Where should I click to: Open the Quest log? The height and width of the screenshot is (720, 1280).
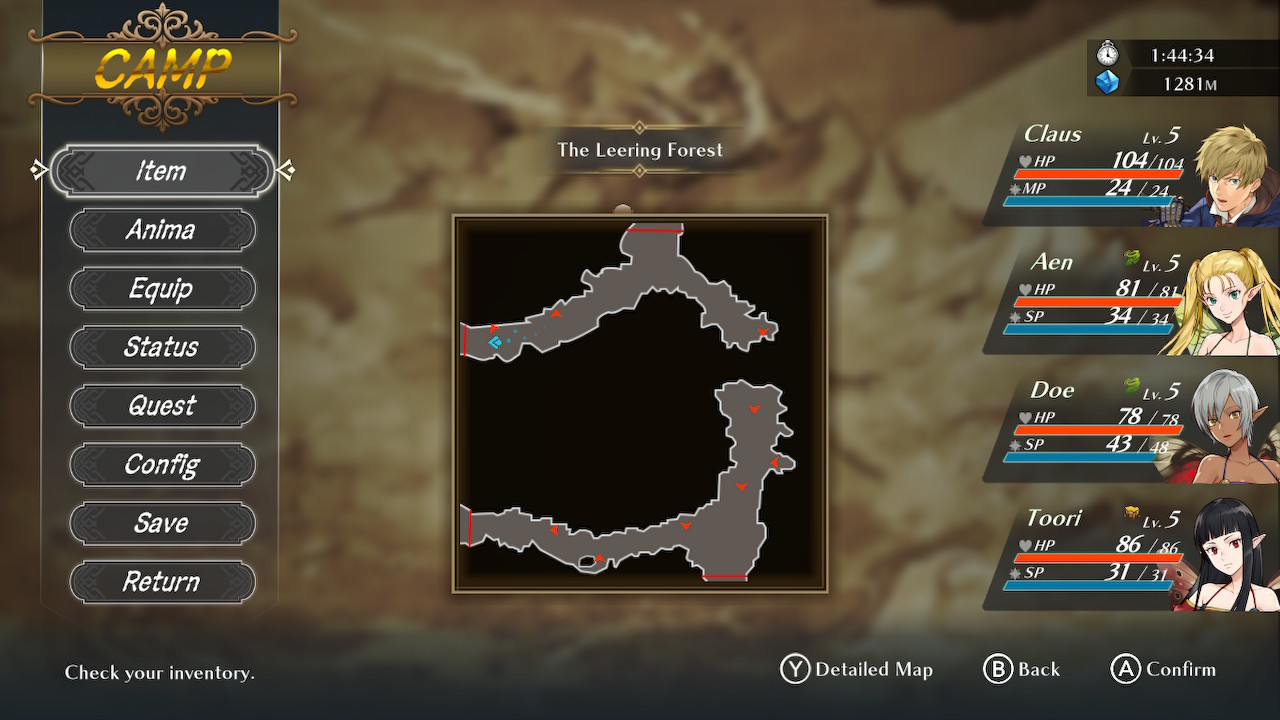click(x=162, y=406)
